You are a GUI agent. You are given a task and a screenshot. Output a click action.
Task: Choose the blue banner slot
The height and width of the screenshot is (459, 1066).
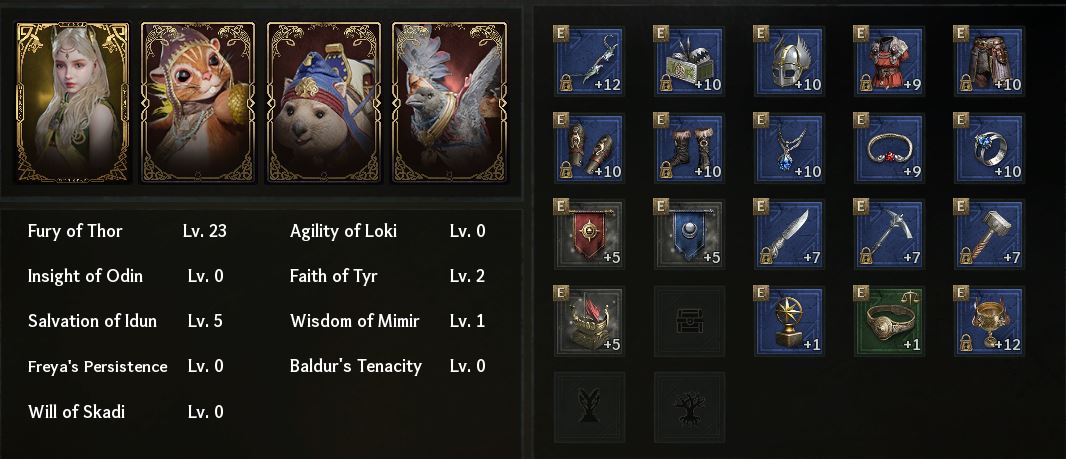coord(689,235)
